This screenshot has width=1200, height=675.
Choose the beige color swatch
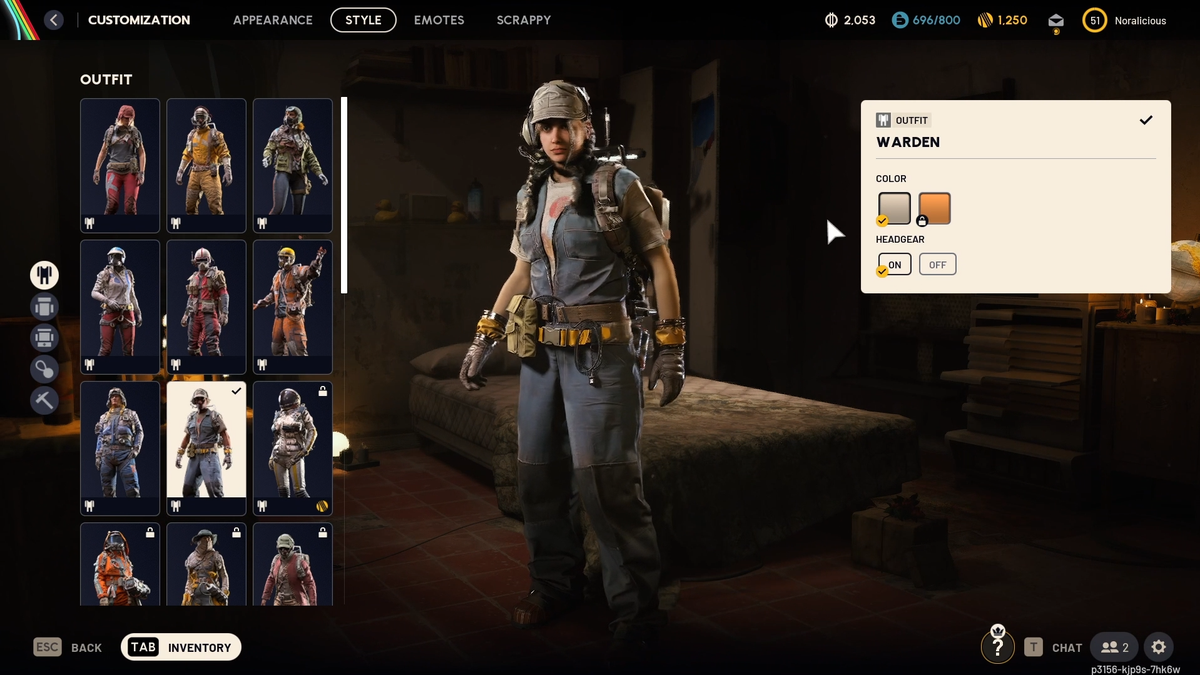[894, 208]
